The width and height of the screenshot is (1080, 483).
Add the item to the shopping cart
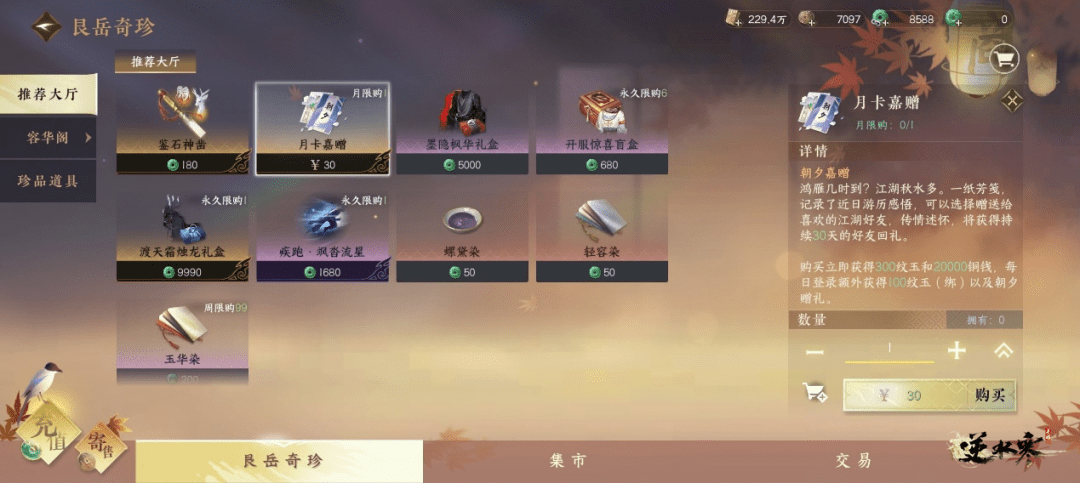(815, 394)
